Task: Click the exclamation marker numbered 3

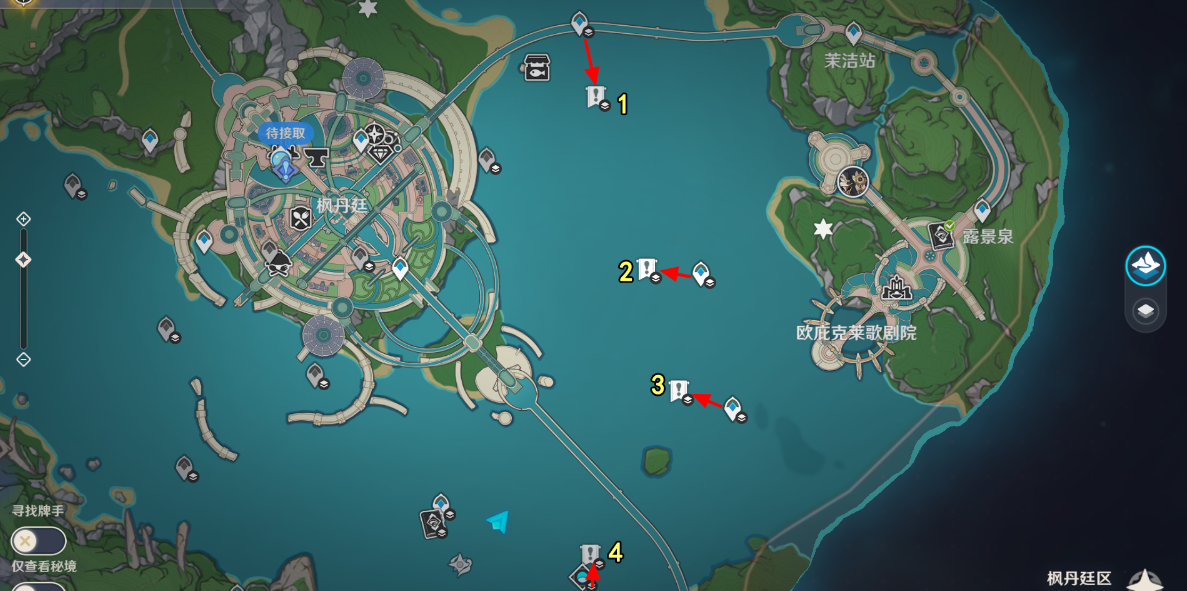Action: click(x=679, y=389)
